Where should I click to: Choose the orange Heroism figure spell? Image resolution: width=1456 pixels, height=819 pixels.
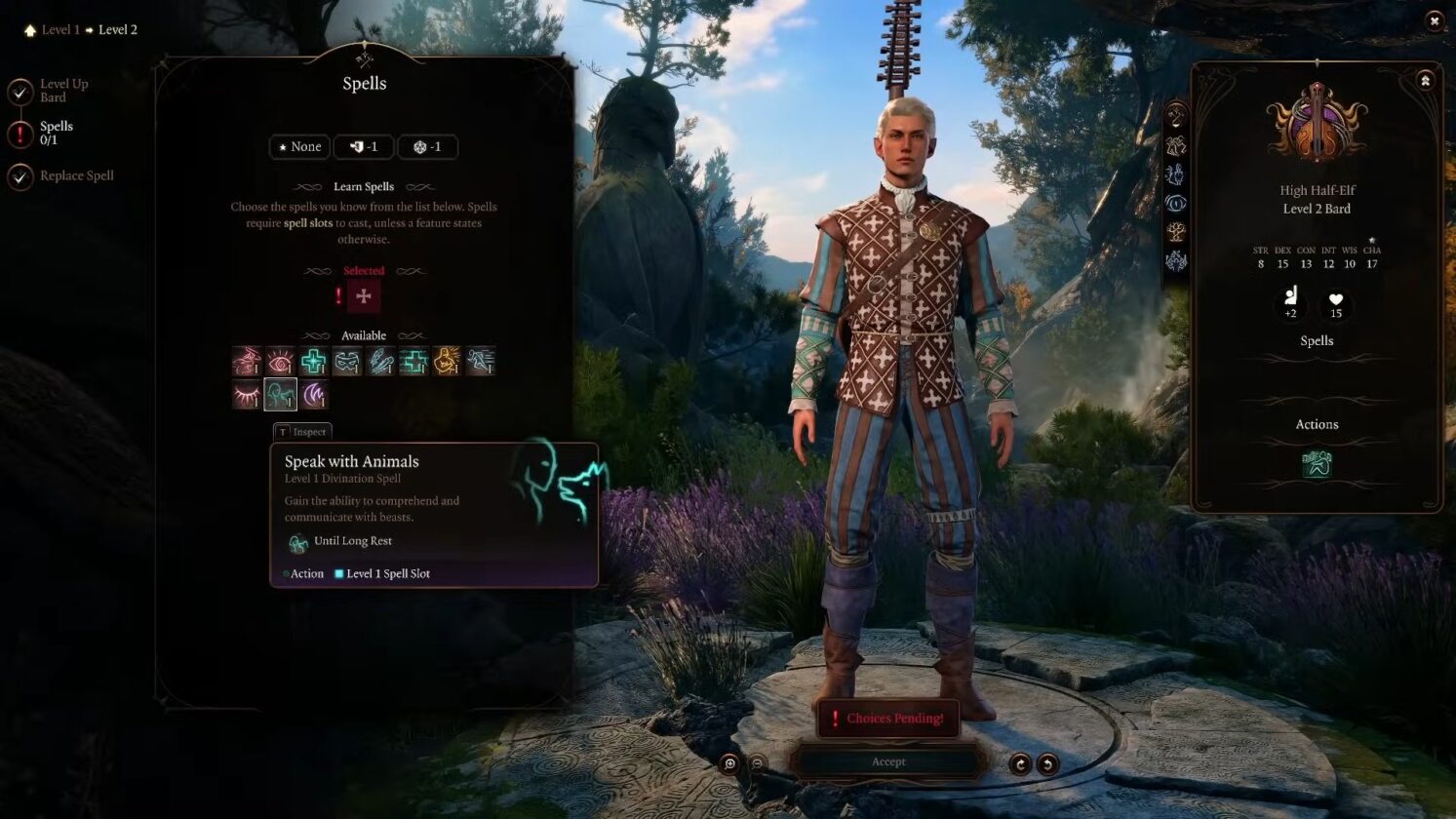tap(447, 362)
